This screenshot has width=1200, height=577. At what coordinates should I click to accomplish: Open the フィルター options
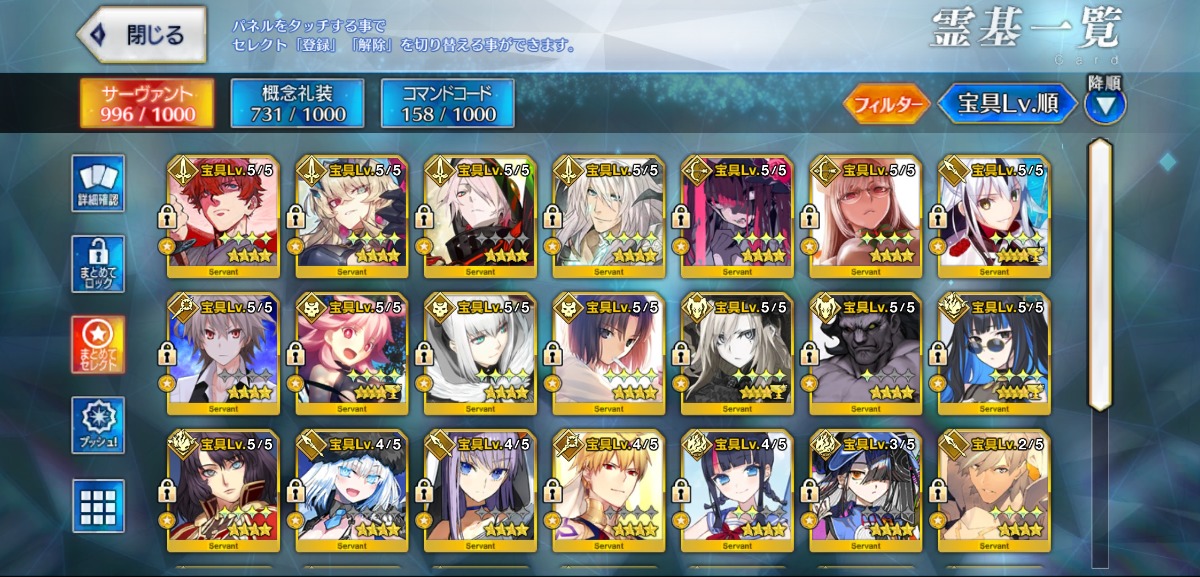pyautogui.click(x=887, y=104)
